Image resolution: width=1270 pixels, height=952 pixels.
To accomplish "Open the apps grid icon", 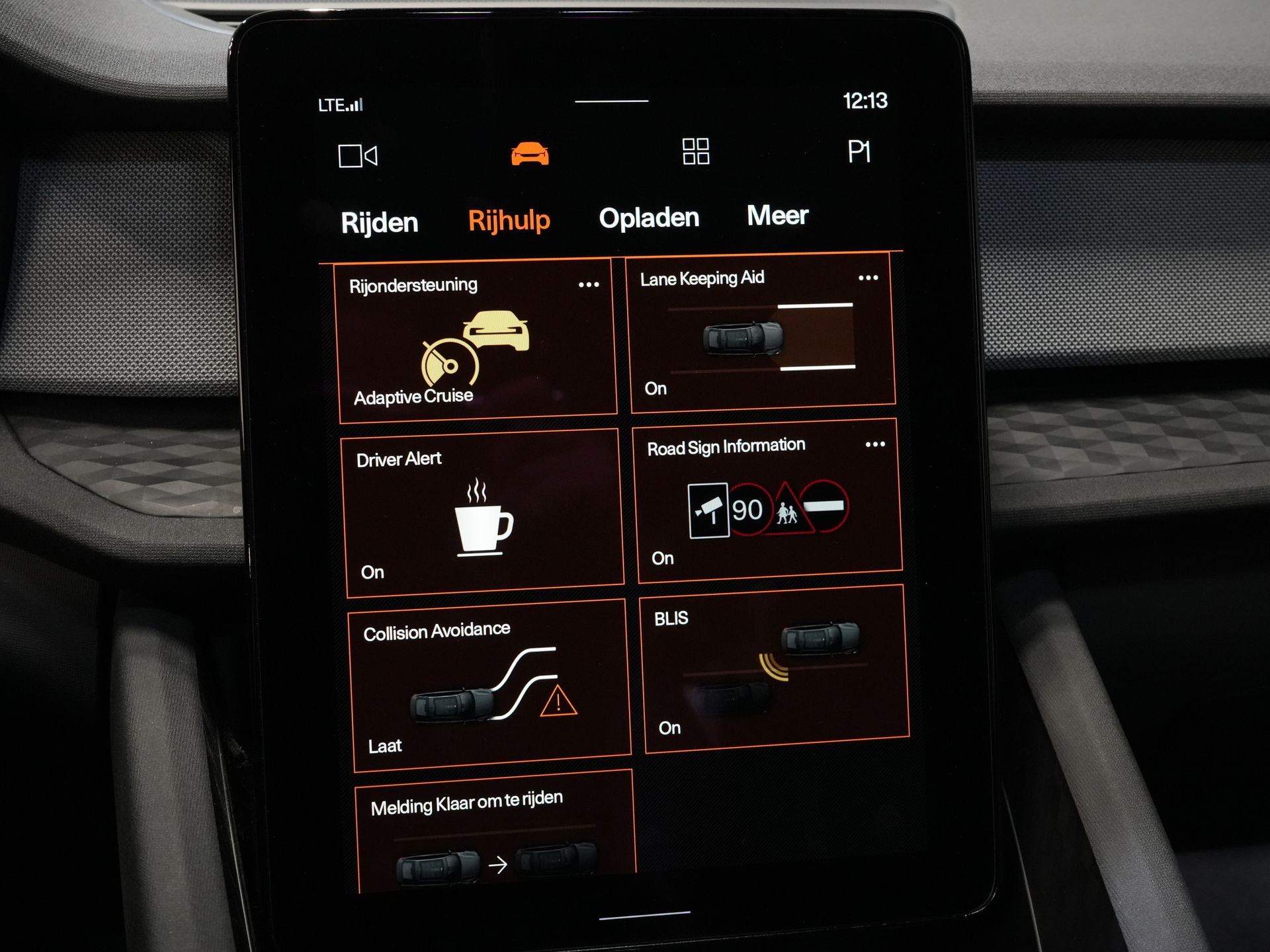I will point(696,151).
